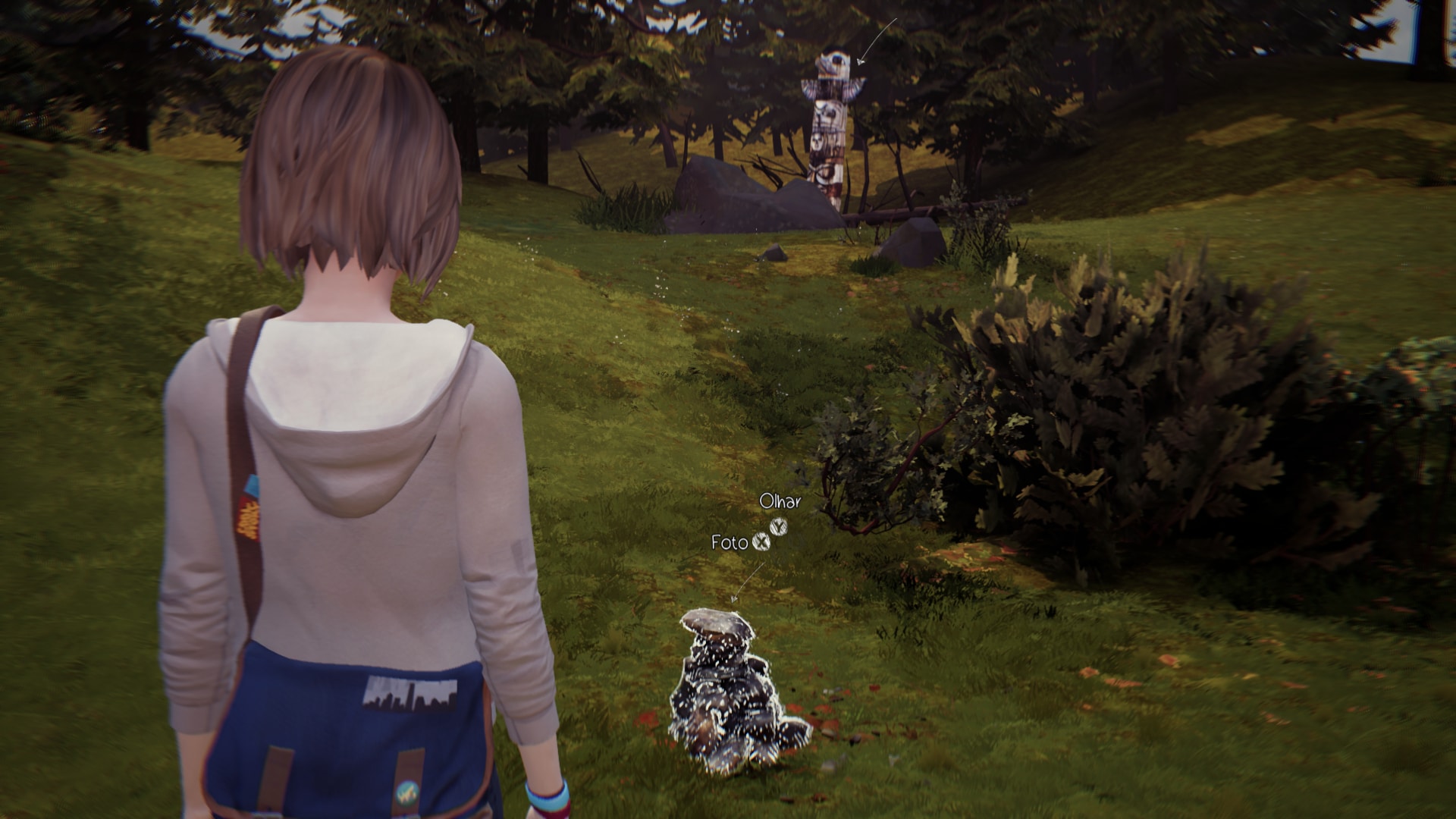The width and height of the screenshot is (1456, 819).
Task: Click the blue triangle patch on the strap
Action: coord(251,485)
